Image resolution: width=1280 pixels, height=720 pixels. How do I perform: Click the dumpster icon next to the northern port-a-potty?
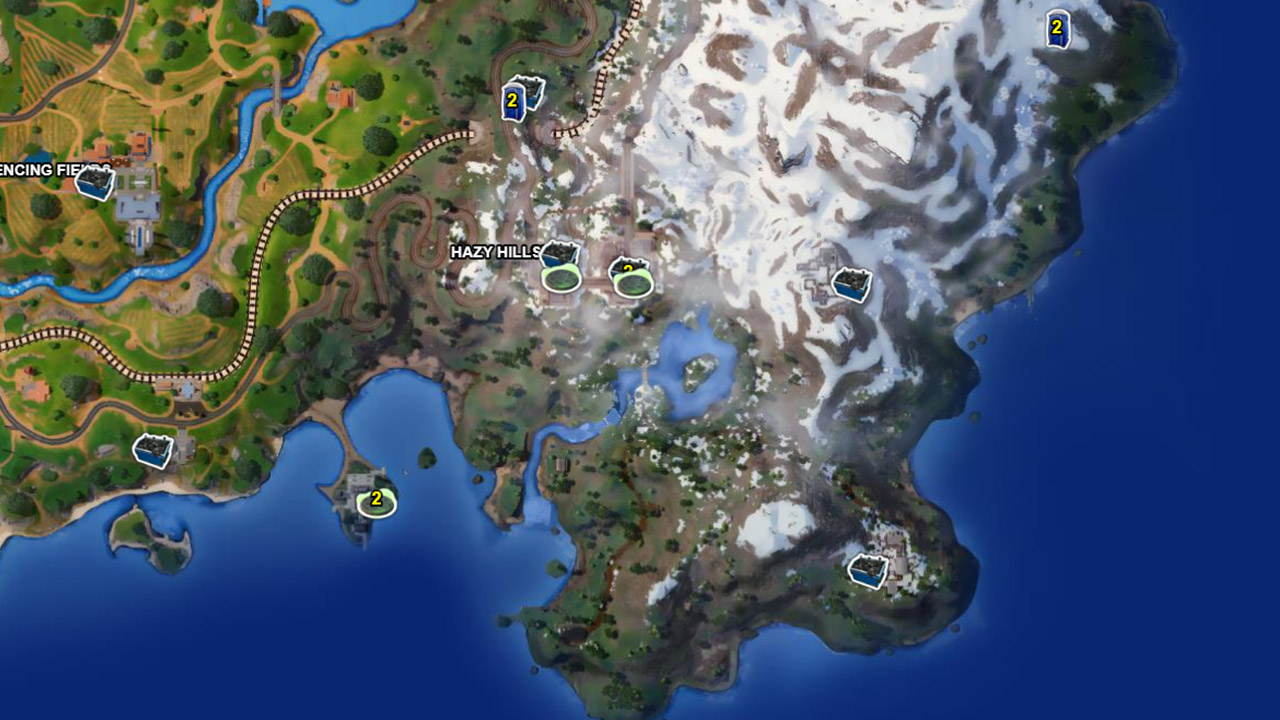pyautogui.click(x=533, y=90)
